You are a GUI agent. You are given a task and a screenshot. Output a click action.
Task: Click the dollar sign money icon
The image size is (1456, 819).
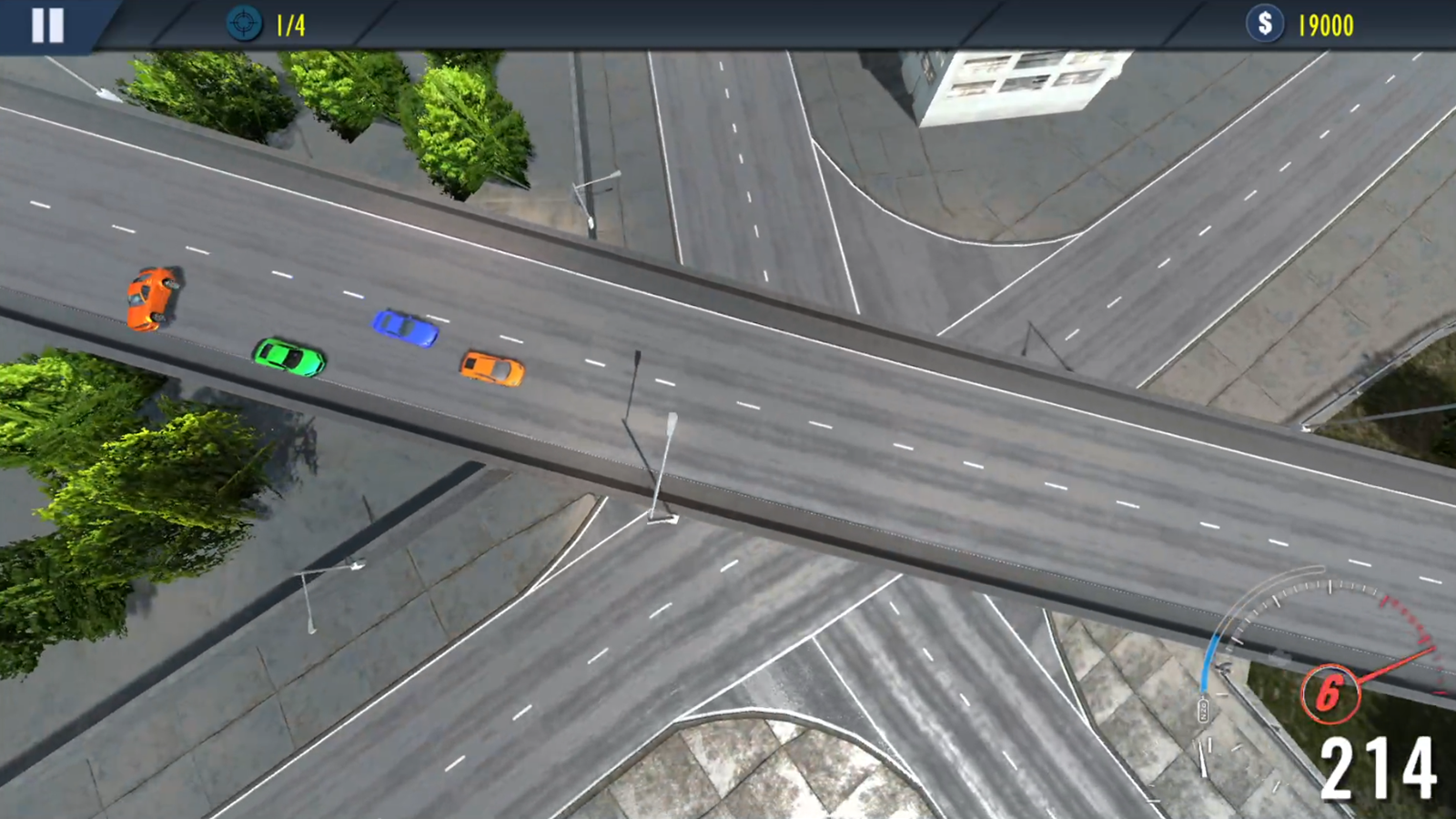coord(1265,24)
